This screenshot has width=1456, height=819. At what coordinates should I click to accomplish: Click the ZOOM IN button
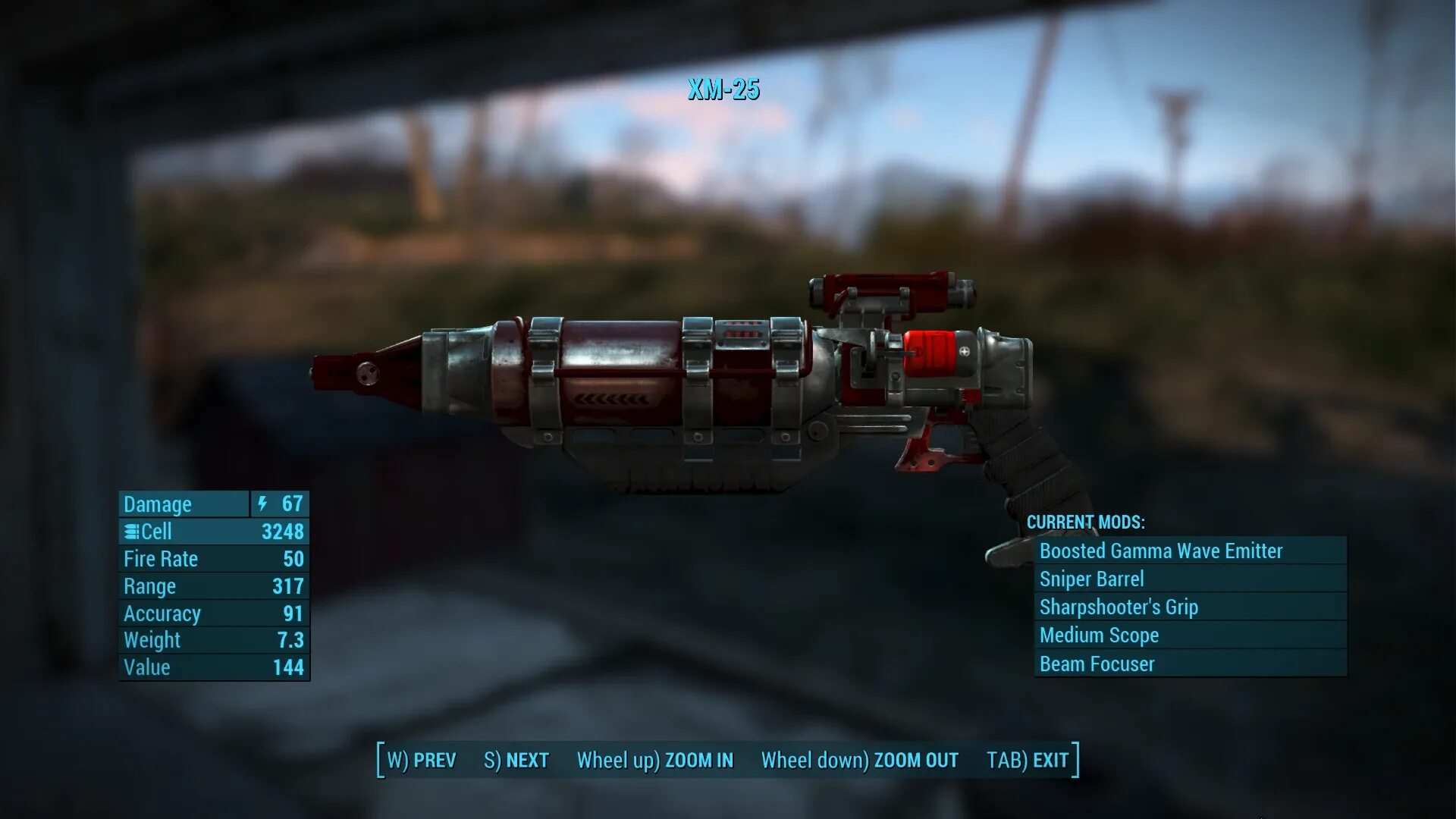(655, 760)
